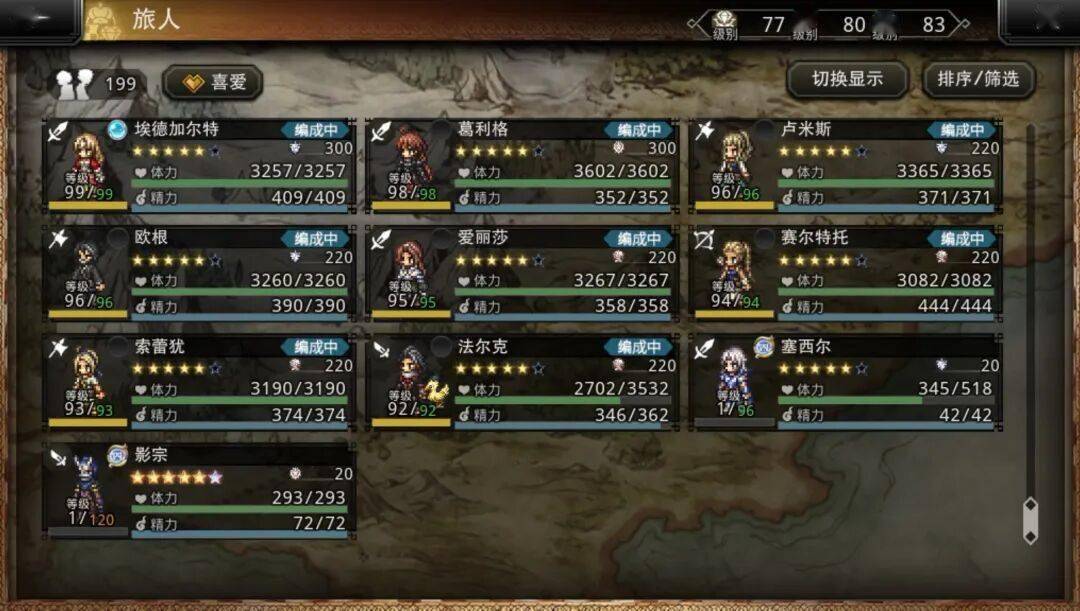
Task: Choose traveler 赛尔特托
Action: click(846, 273)
